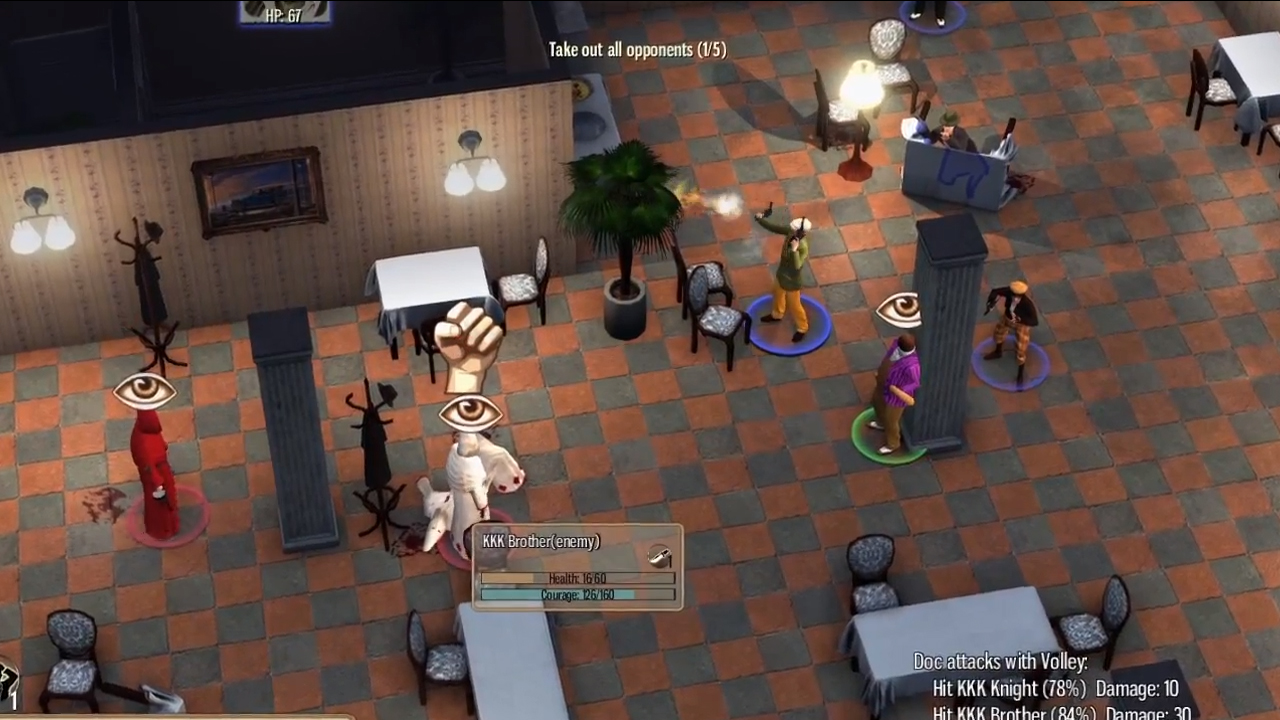Target the red-hooded enemy on the red ring
This screenshot has width=1280, height=720.
coord(155,475)
